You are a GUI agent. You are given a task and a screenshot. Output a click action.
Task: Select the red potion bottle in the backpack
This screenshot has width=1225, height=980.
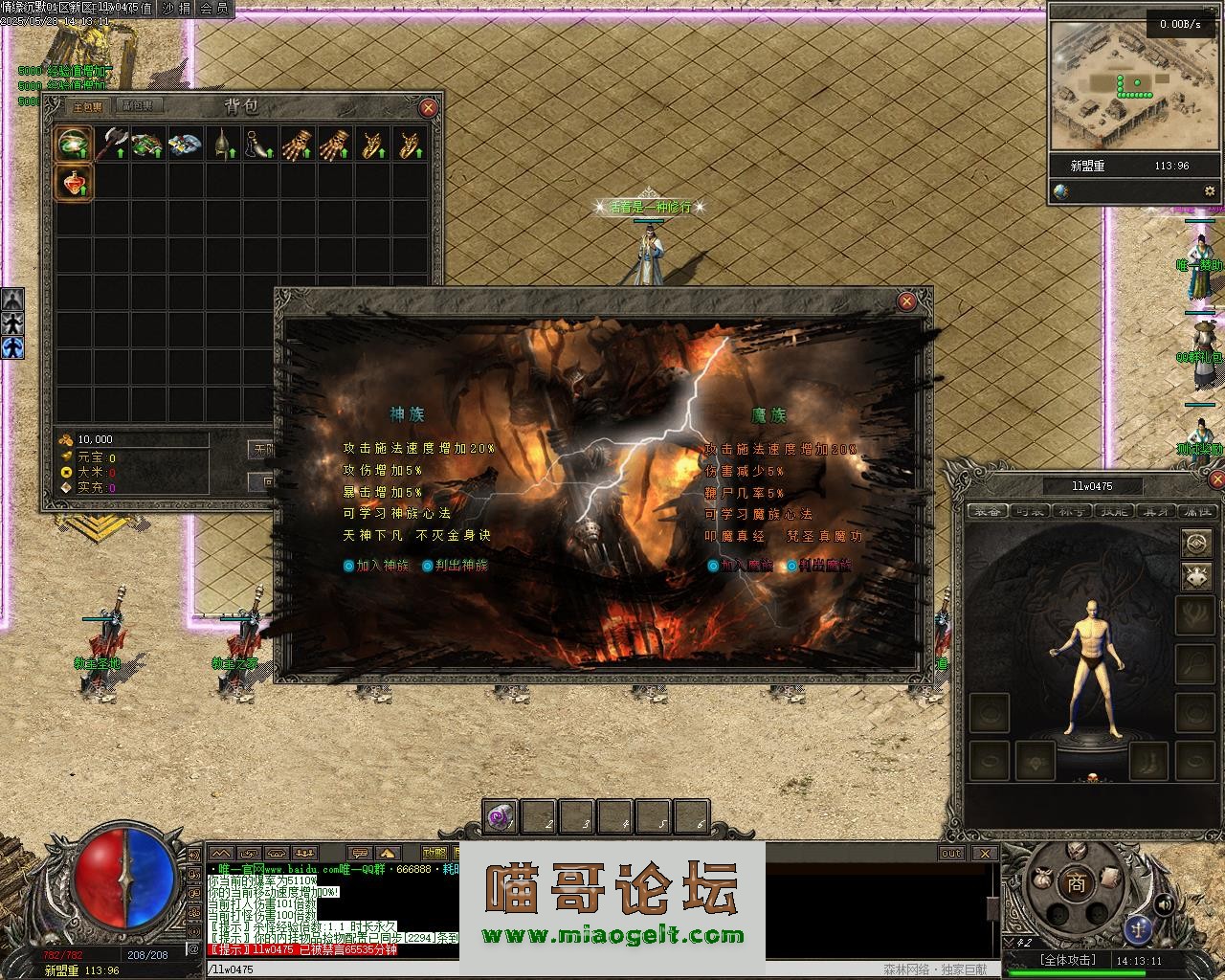73,182
